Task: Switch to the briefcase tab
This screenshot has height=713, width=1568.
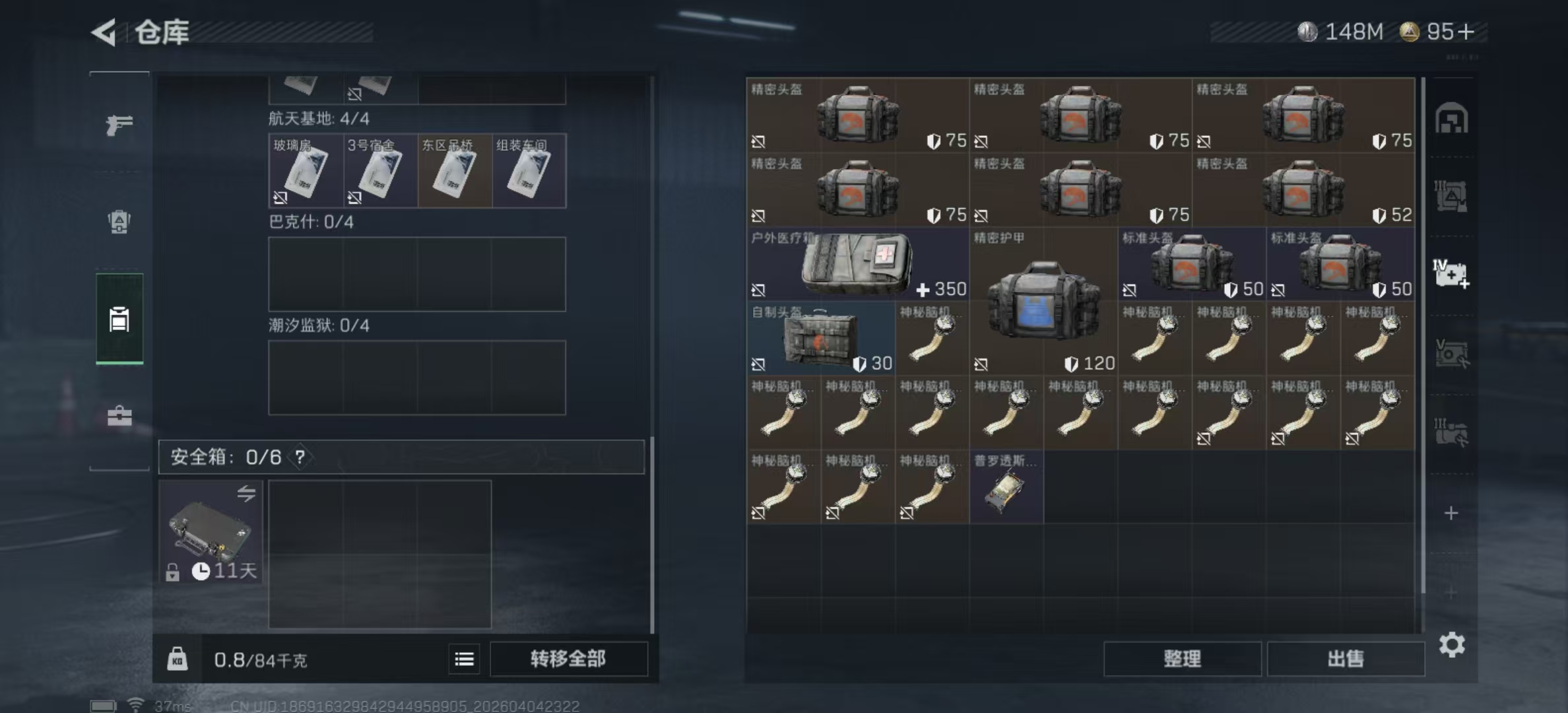Action: coord(119,416)
